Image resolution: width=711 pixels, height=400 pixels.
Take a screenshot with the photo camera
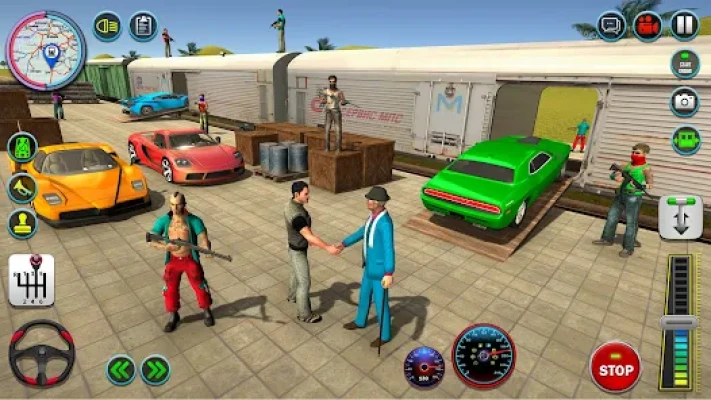click(x=684, y=101)
